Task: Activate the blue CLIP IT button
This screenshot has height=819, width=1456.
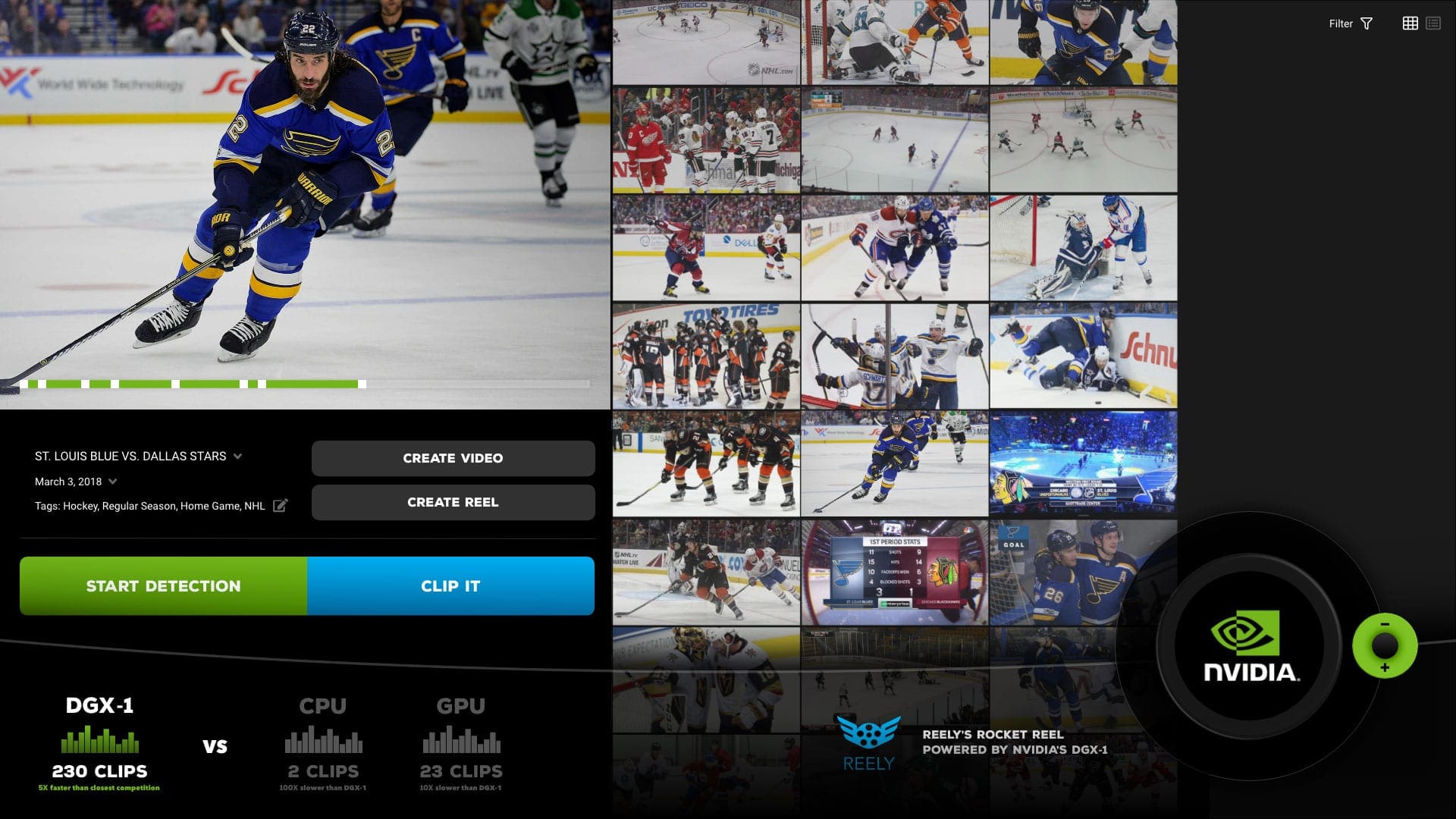Action: [450, 585]
